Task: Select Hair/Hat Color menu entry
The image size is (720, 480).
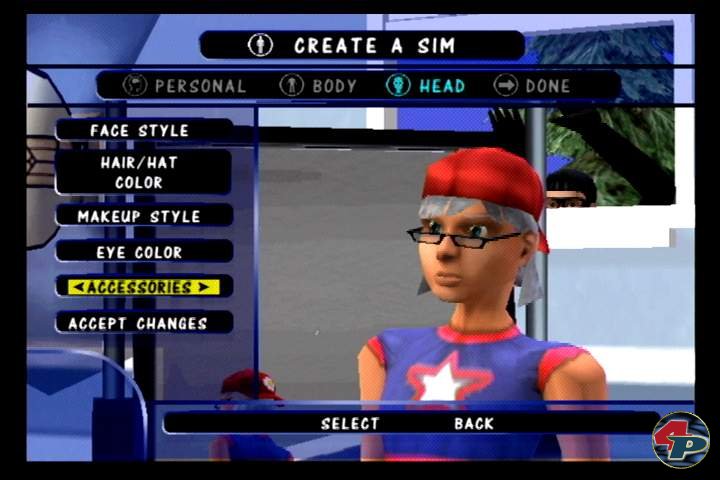Action: click(x=140, y=172)
